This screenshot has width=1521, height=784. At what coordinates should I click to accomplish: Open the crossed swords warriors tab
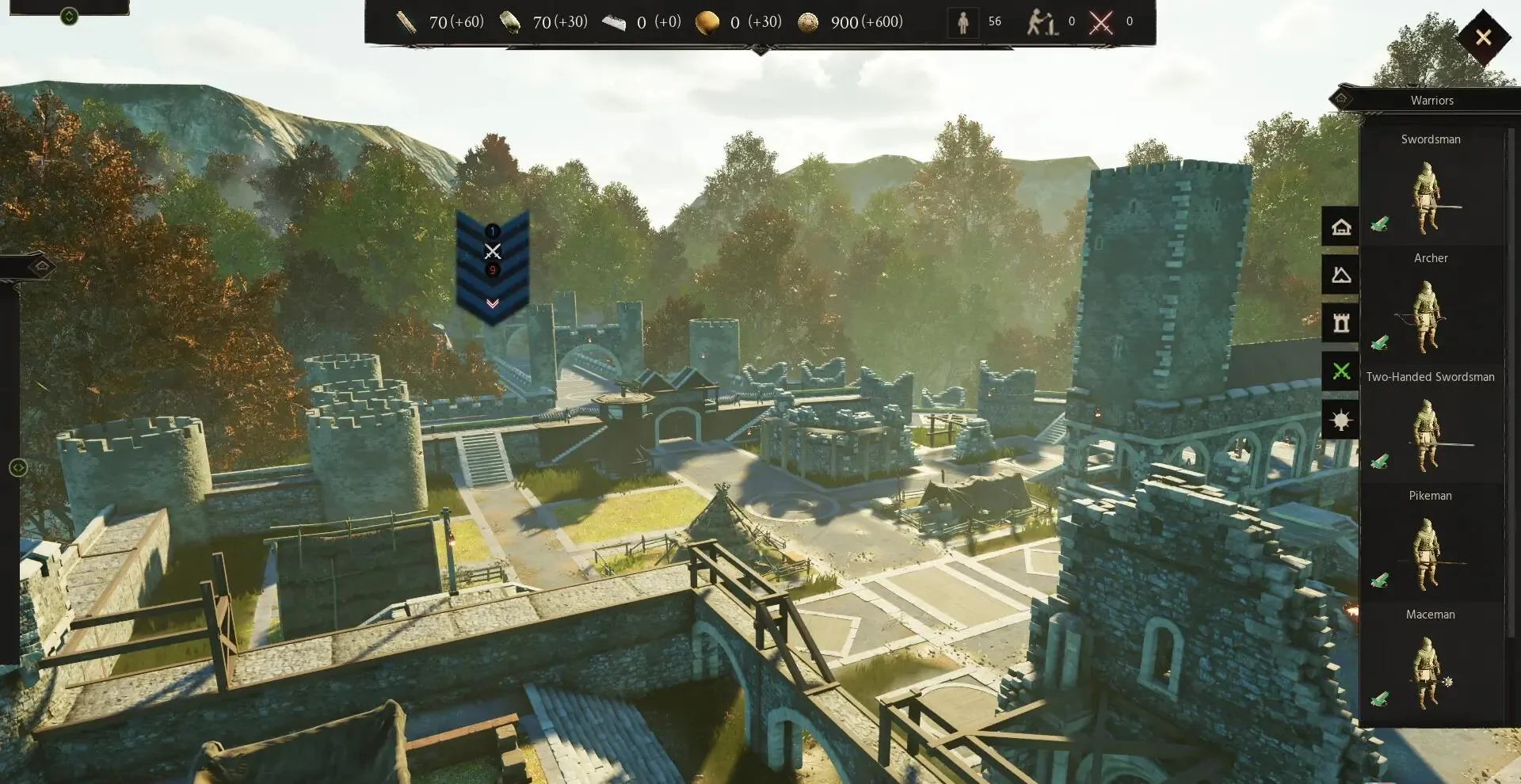1340,371
